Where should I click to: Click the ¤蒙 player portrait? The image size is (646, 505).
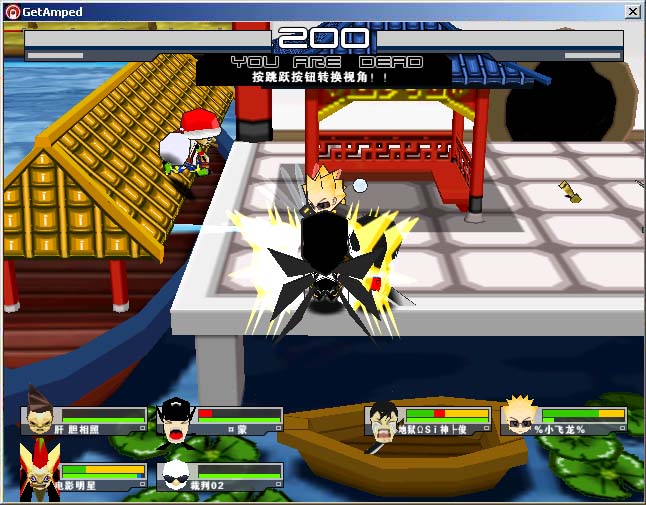pos(176,421)
